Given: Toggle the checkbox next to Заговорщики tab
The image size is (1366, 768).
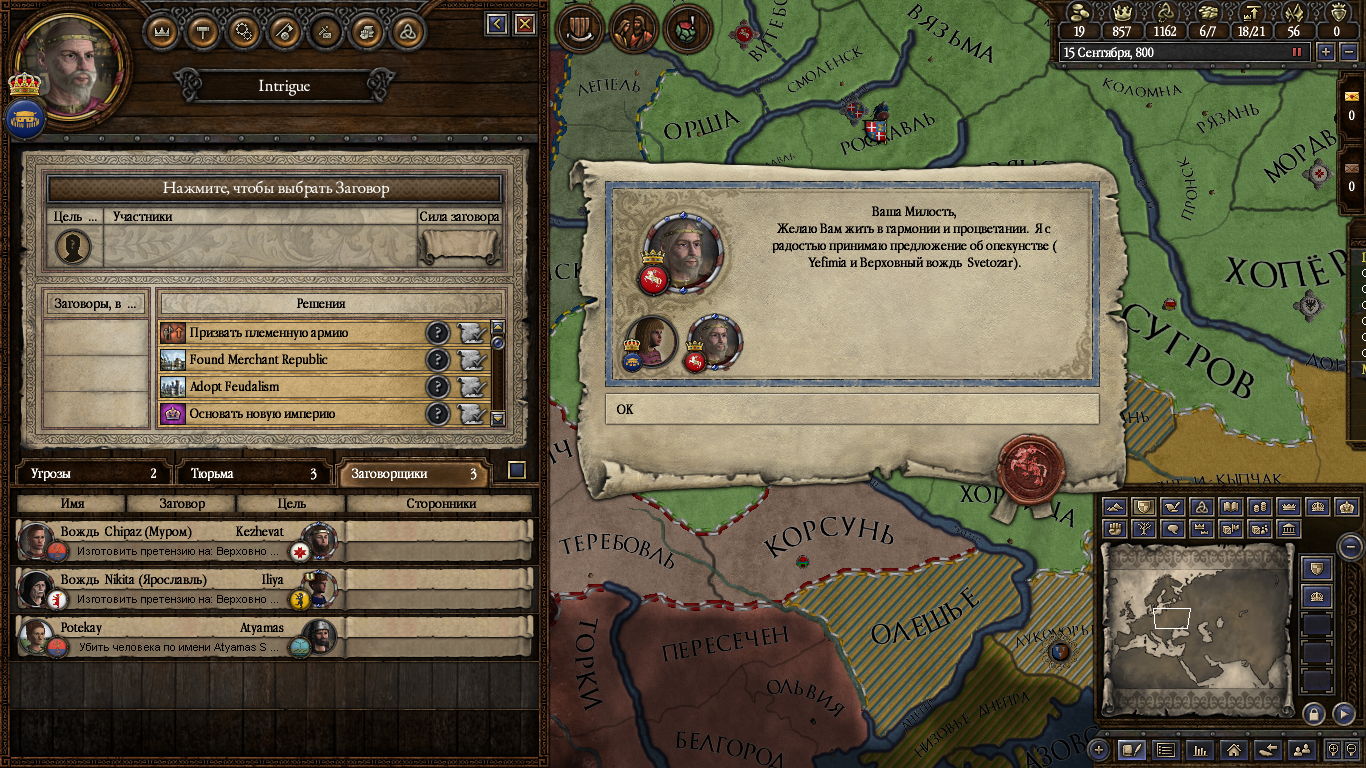Looking at the screenshot, I should coord(517,471).
